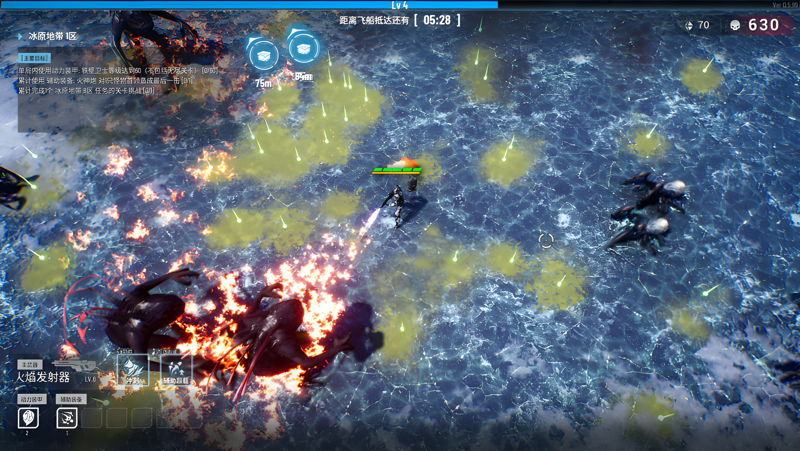
Task: Click the Ice Field Zone 1 title
Action: 52,37
